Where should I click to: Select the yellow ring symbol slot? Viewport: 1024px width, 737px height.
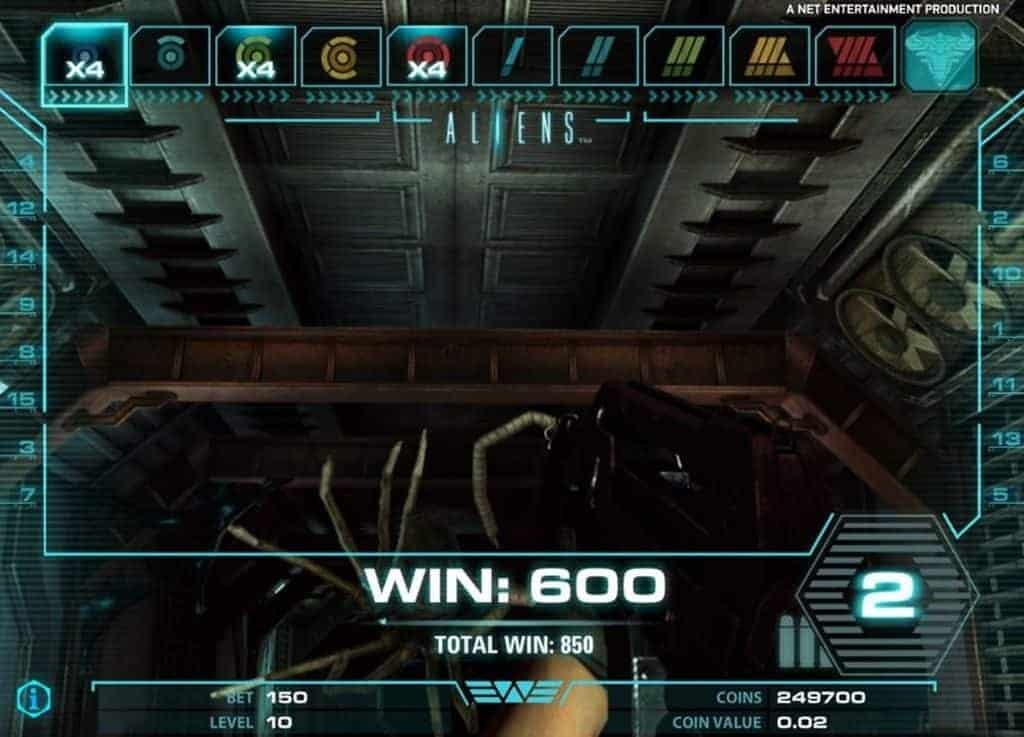click(x=341, y=56)
